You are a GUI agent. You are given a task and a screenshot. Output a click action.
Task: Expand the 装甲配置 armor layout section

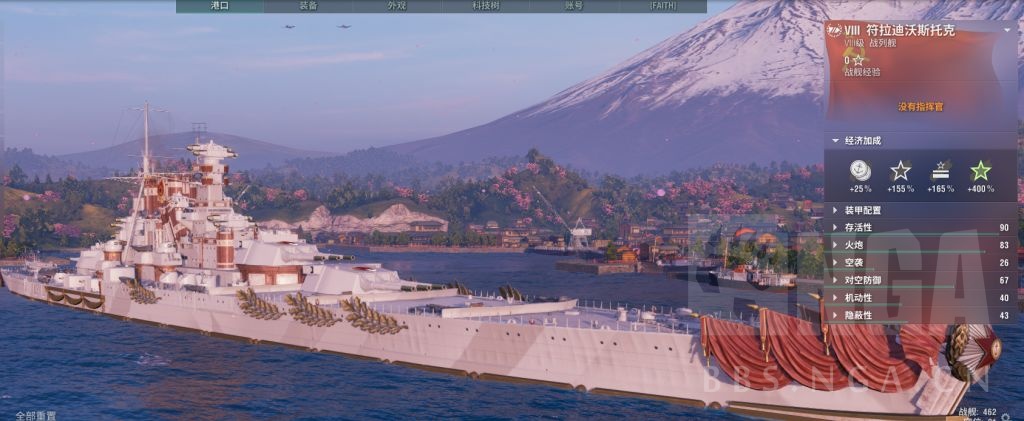coord(862,211)
